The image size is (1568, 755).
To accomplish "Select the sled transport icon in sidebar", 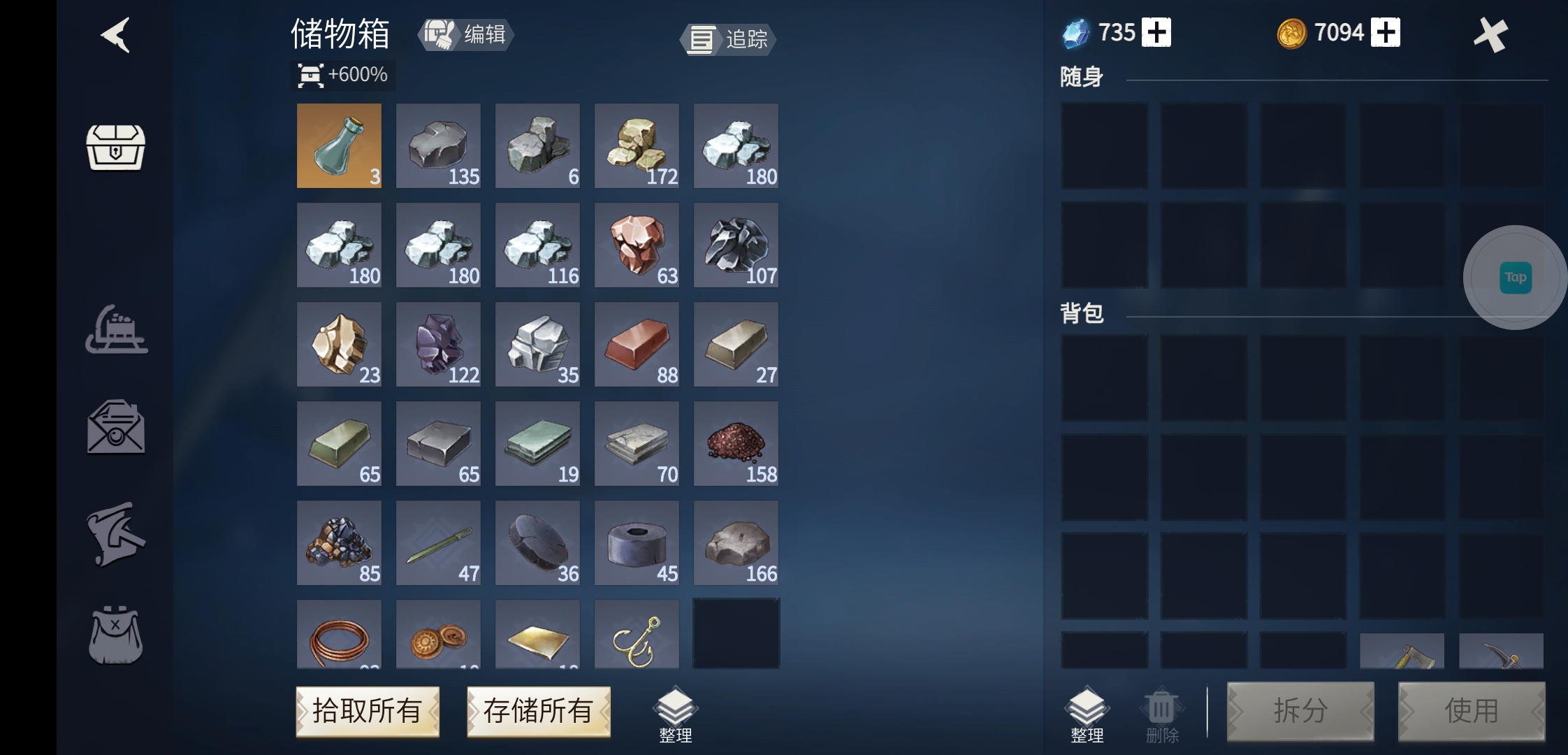I will [x=117, y=329].
